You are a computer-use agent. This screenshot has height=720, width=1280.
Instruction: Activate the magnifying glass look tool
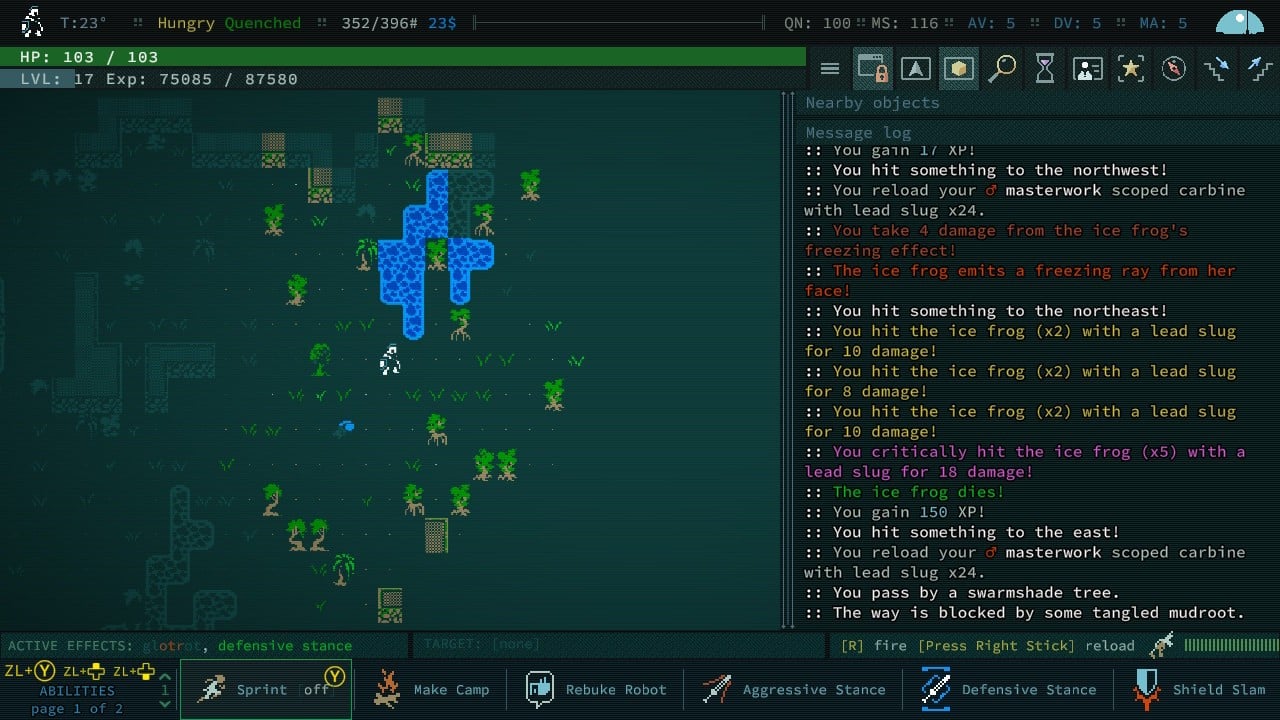point(1002,69)
